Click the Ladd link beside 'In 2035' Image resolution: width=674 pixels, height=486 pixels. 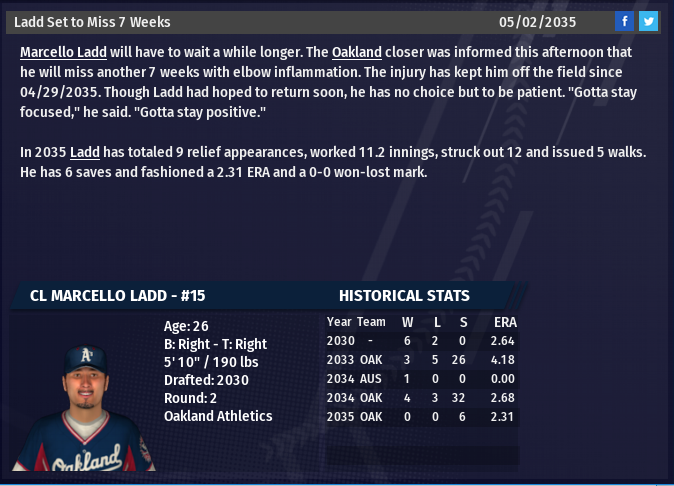pos(84,152)
